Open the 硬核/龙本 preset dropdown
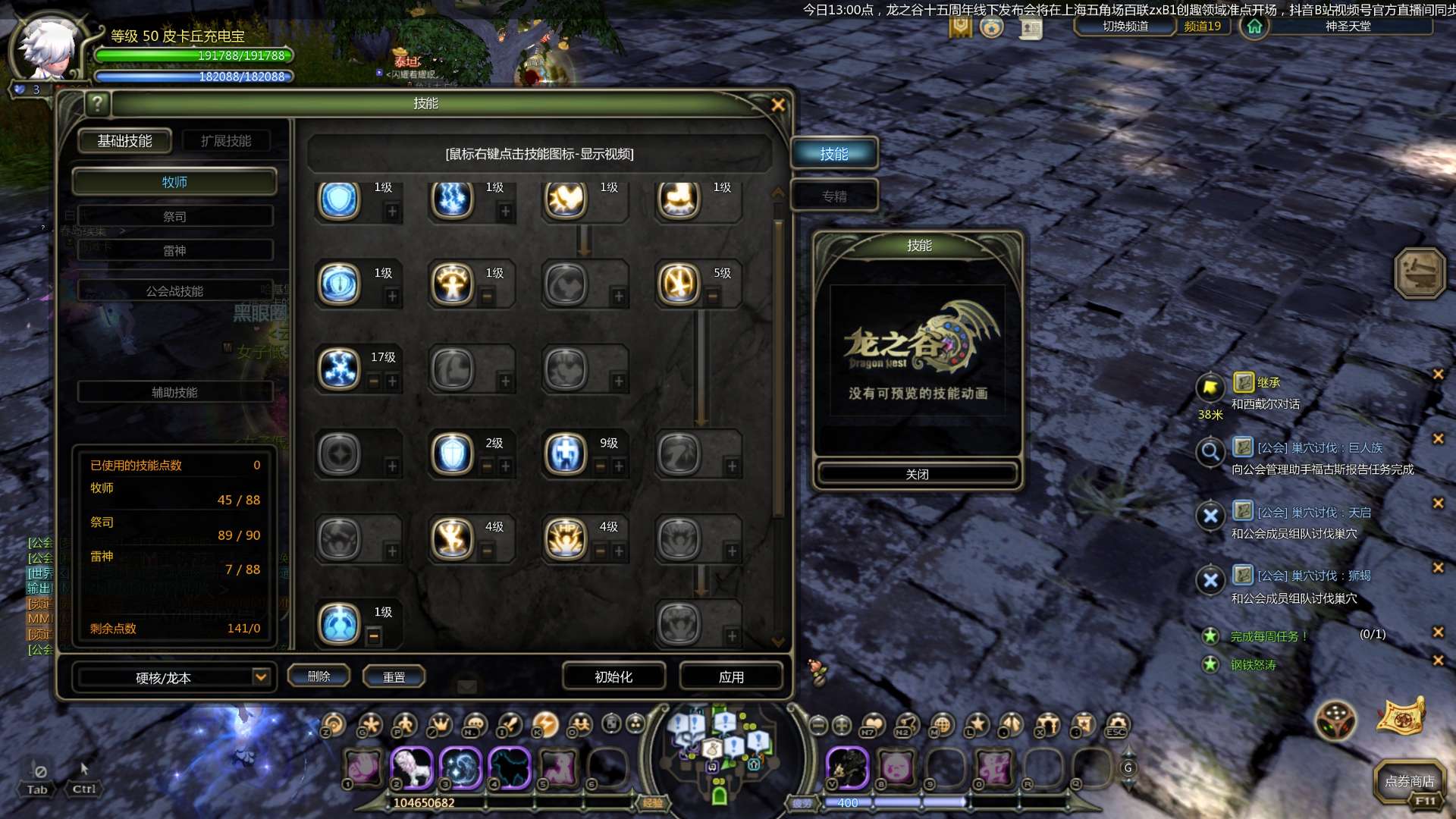 [x=260, y=676]
